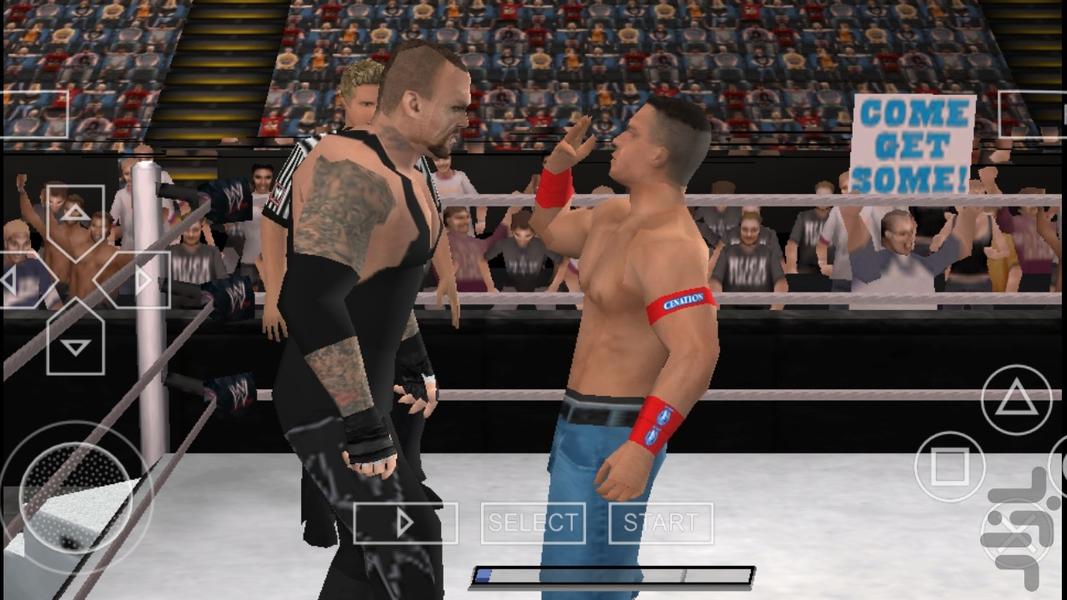
Task: Activate the fast-forward arrow button
Action: [x=405, y=523]
